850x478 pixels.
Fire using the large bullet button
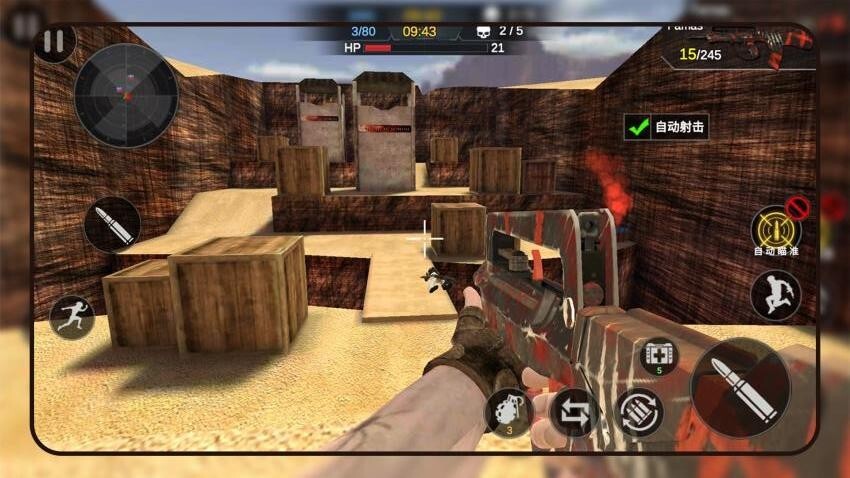pos(740,387)
